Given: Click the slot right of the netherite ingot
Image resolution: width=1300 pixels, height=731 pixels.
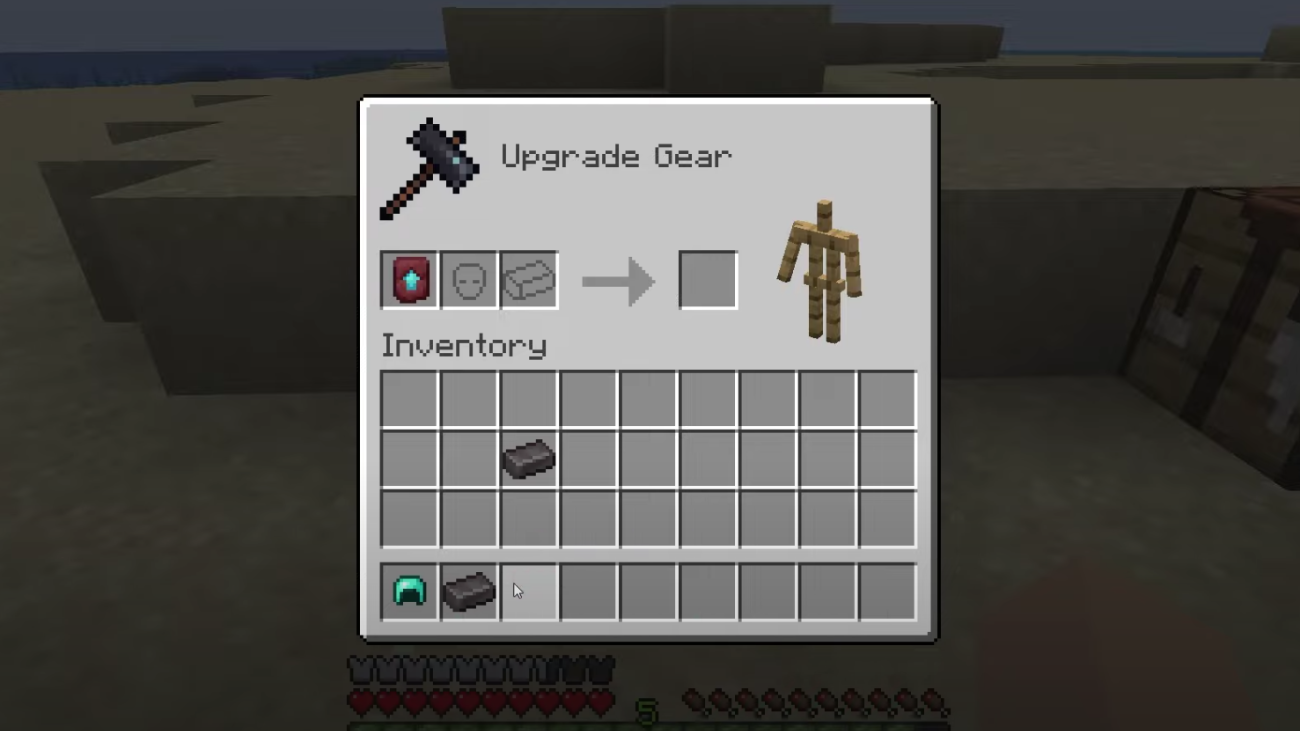Looking at the screenshot, I should 588,459.
